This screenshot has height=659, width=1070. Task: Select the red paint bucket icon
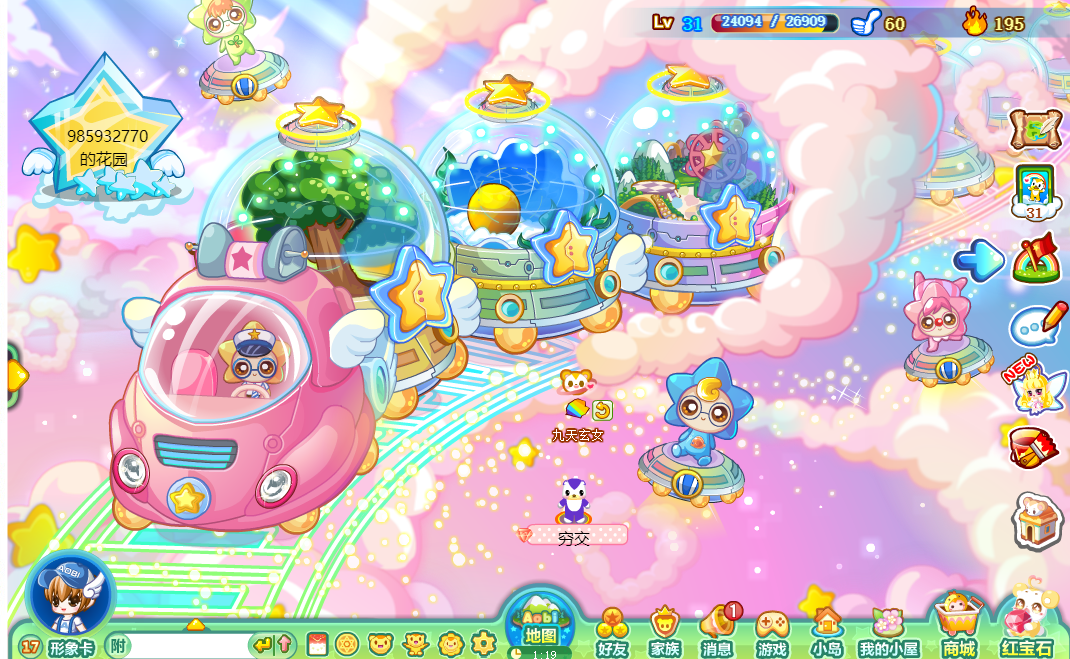click(1033, 447)
